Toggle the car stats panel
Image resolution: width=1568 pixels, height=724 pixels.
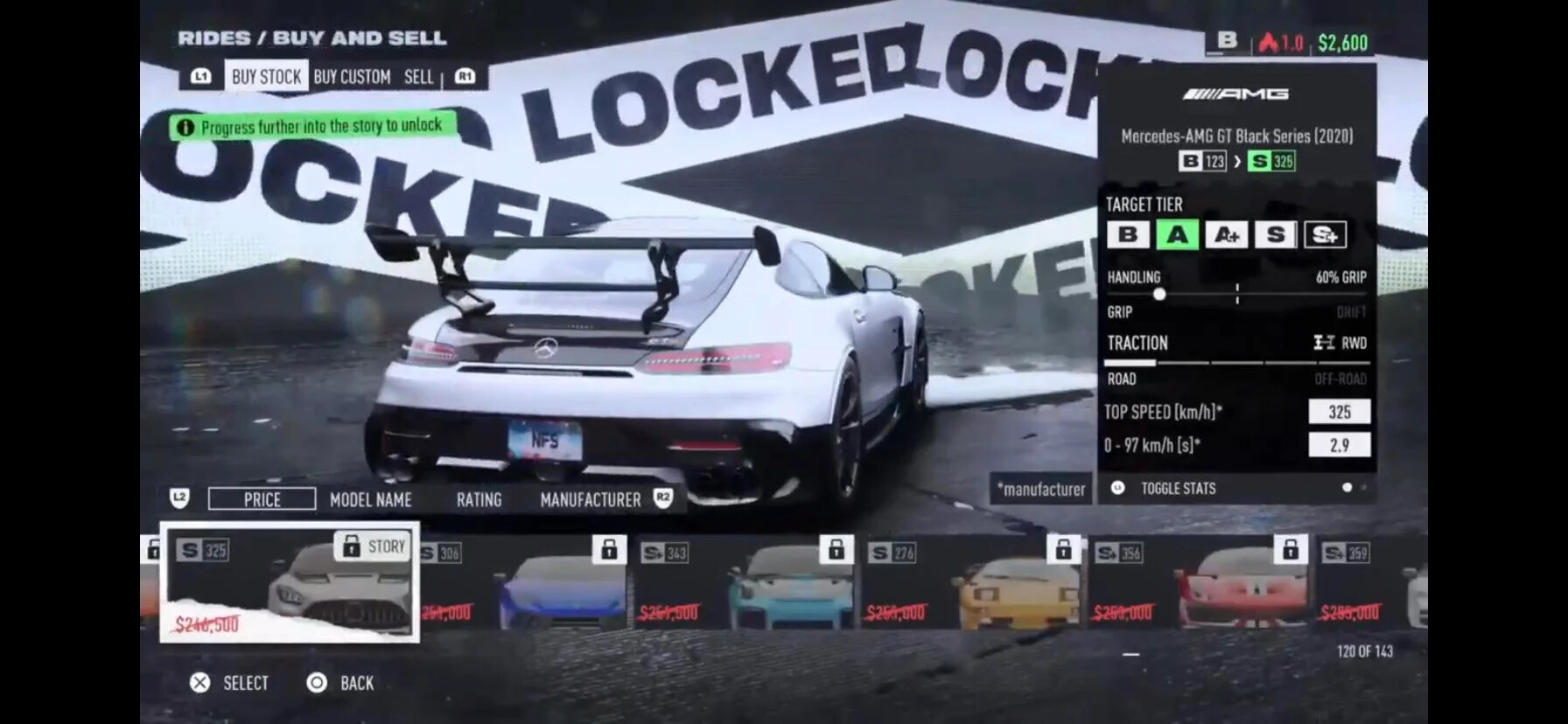coord(1177,489)
